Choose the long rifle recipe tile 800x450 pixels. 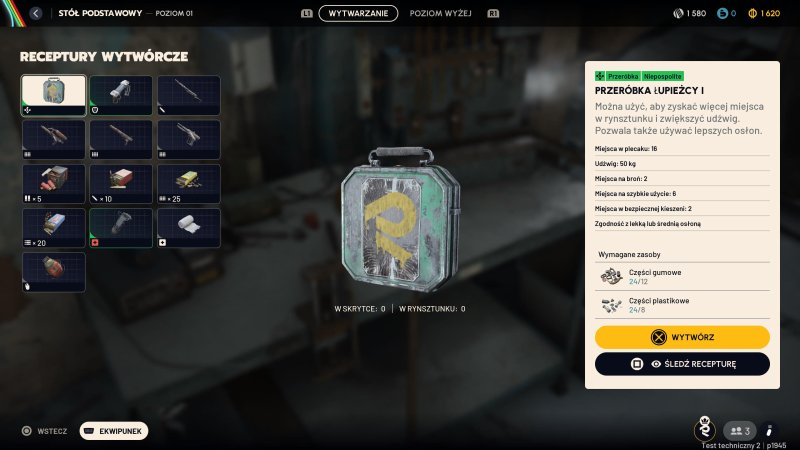[x=189, y=95]
